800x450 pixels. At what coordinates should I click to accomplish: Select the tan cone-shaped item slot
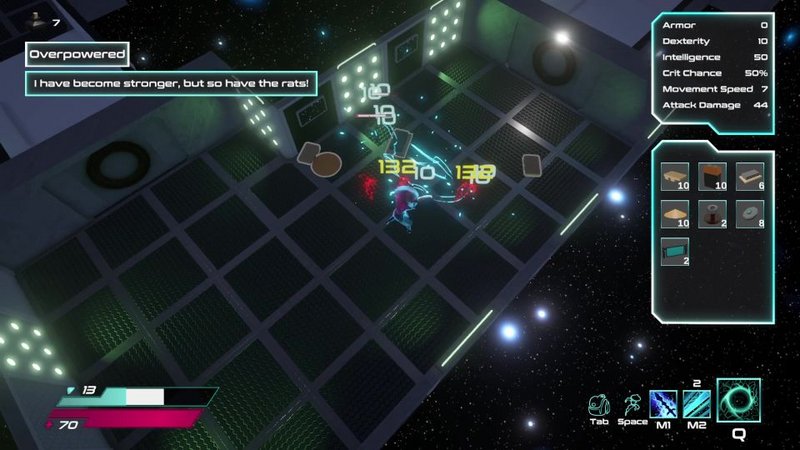[675, 214]
